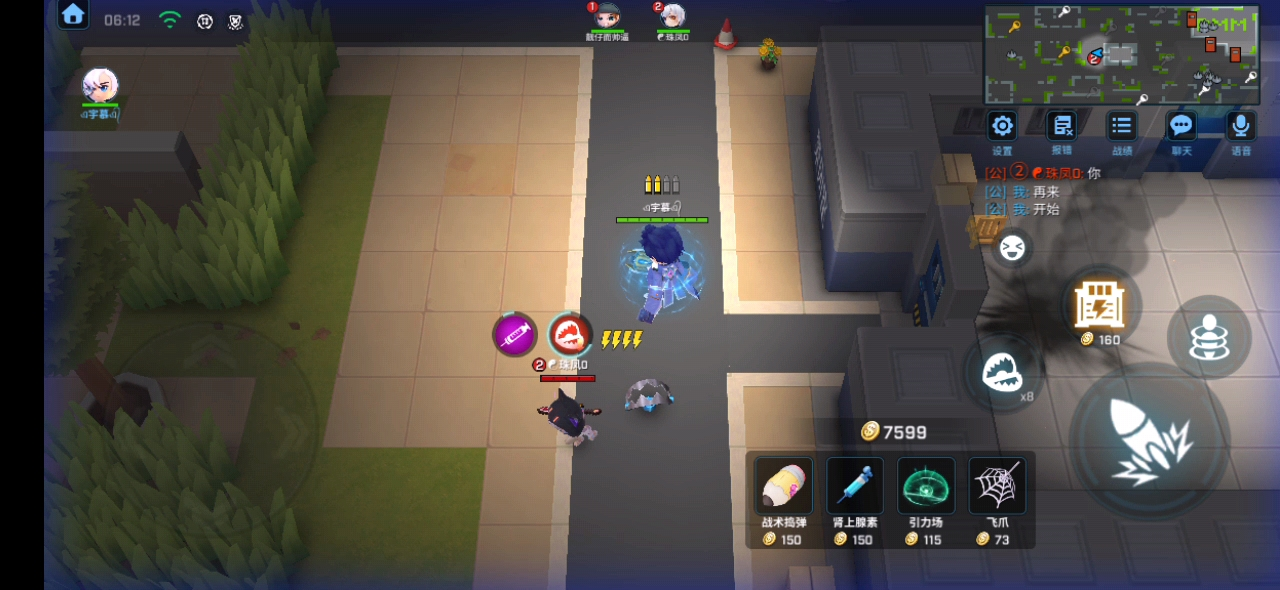The image size is (1280, 590).
Task: Open the 报错 error report
Action: (1061, 127)
